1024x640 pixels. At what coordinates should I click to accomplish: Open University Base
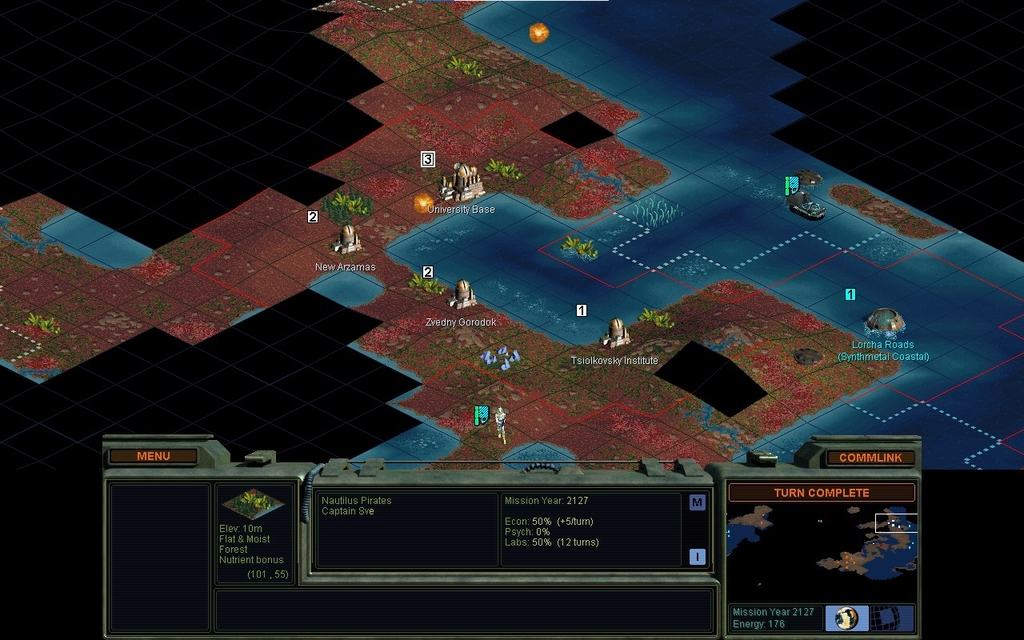point(462,183)
